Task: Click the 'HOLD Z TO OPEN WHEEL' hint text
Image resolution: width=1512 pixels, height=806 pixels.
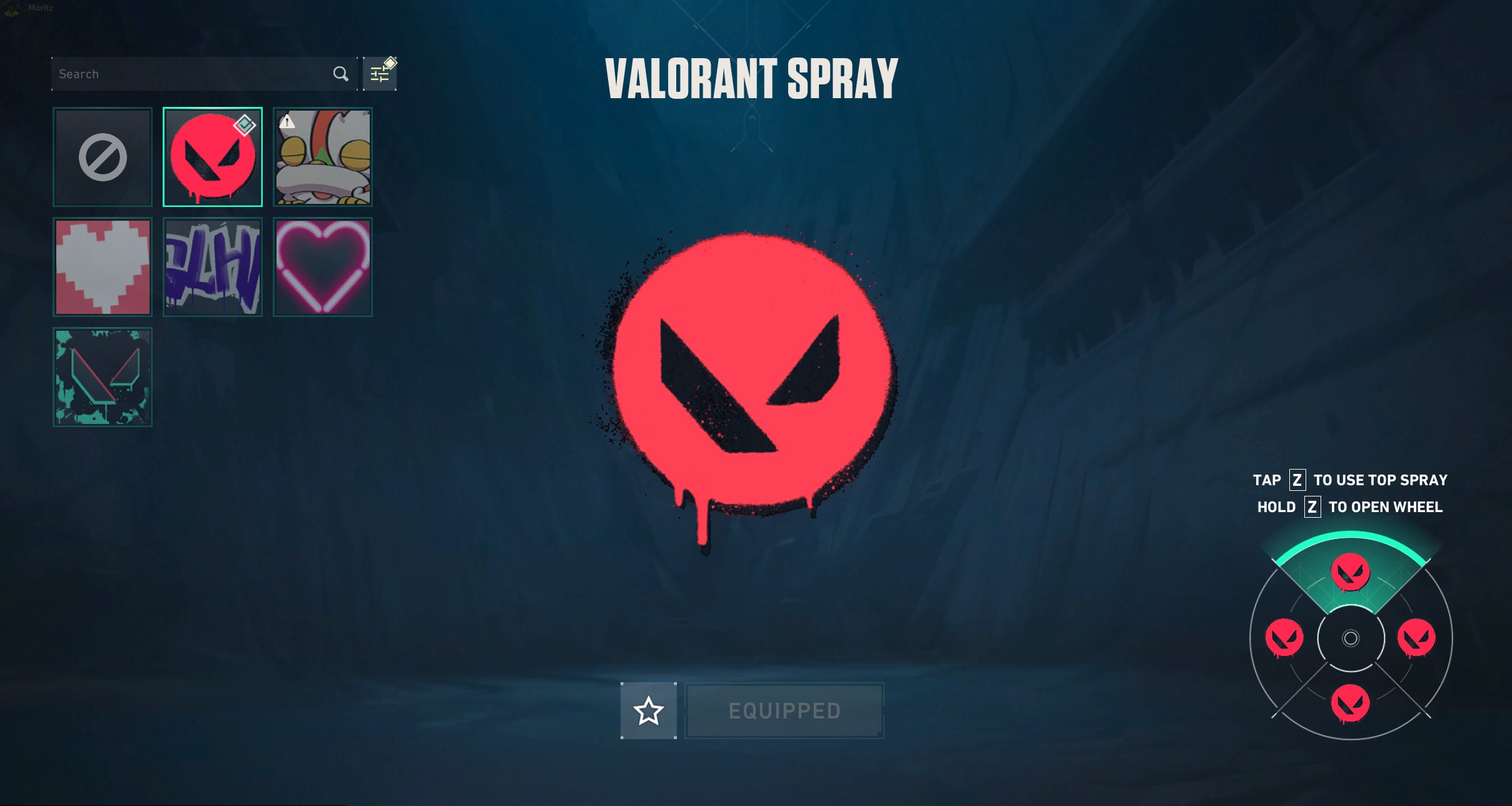Action: 1351,507
